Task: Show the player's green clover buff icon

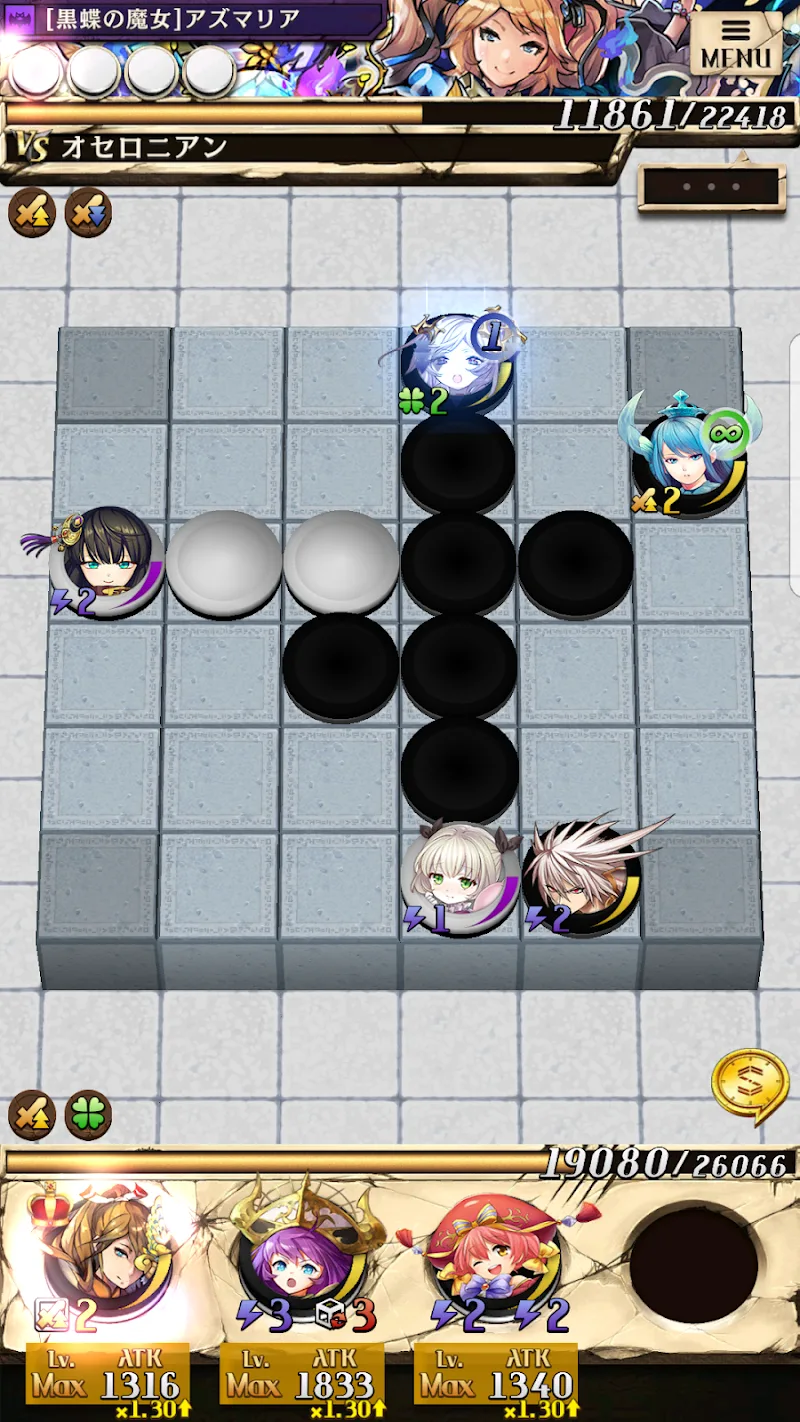Action: [88, 1115]
